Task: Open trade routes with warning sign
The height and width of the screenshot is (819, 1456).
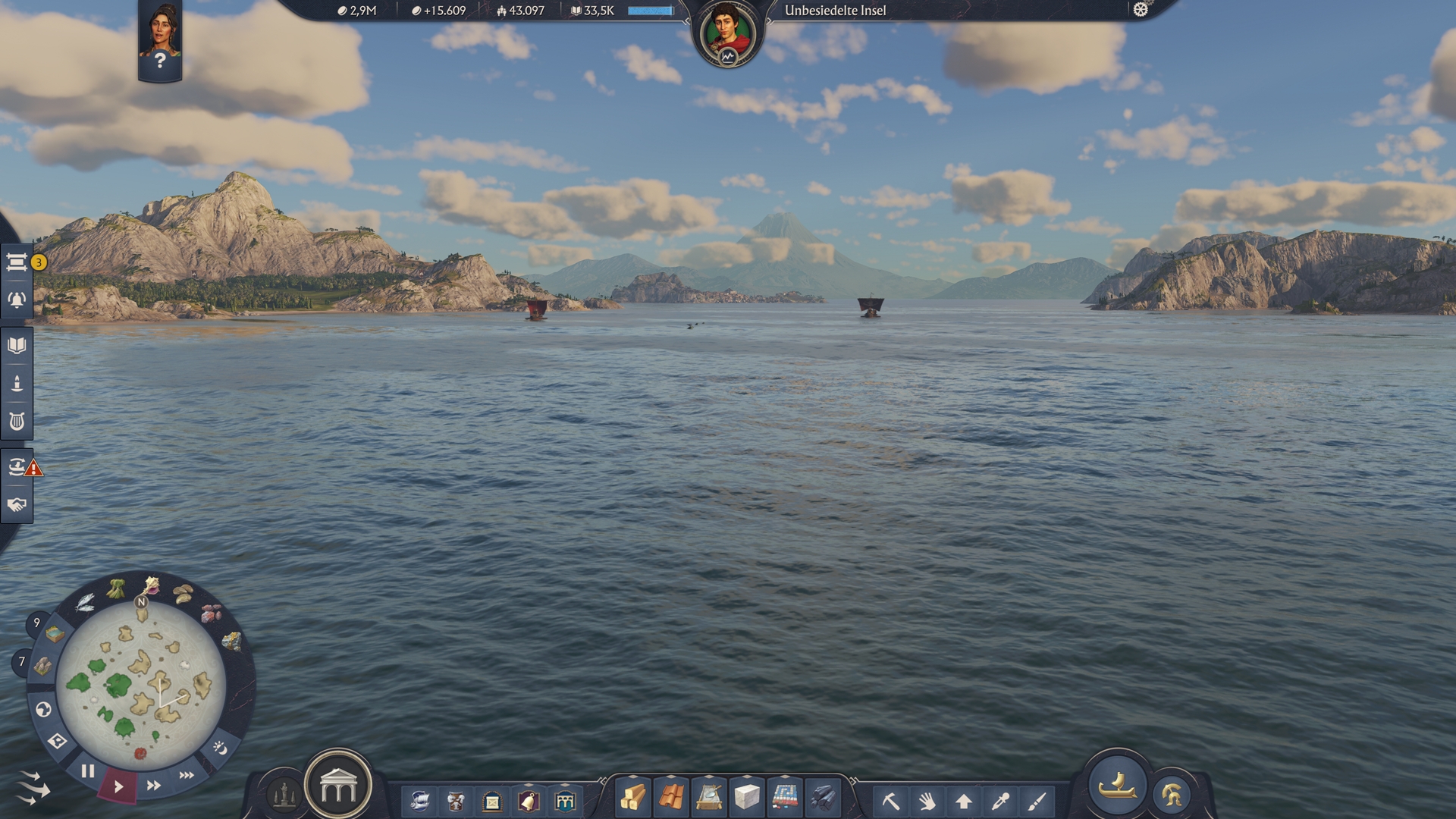Action: click(x=18, y=467)
